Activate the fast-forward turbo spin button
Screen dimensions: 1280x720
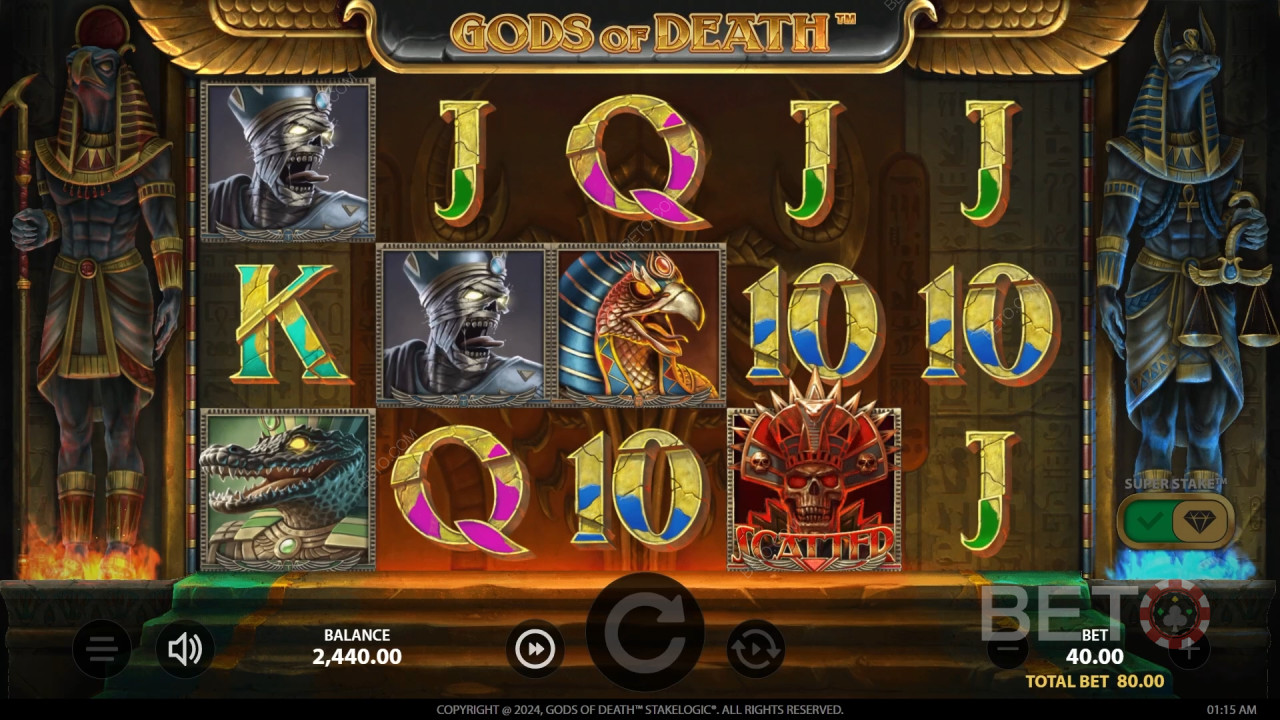(x=535, y=650)
